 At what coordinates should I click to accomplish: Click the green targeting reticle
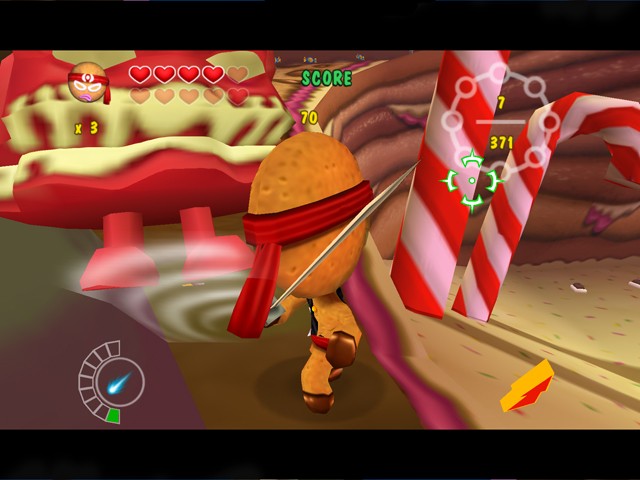[471, 180]
